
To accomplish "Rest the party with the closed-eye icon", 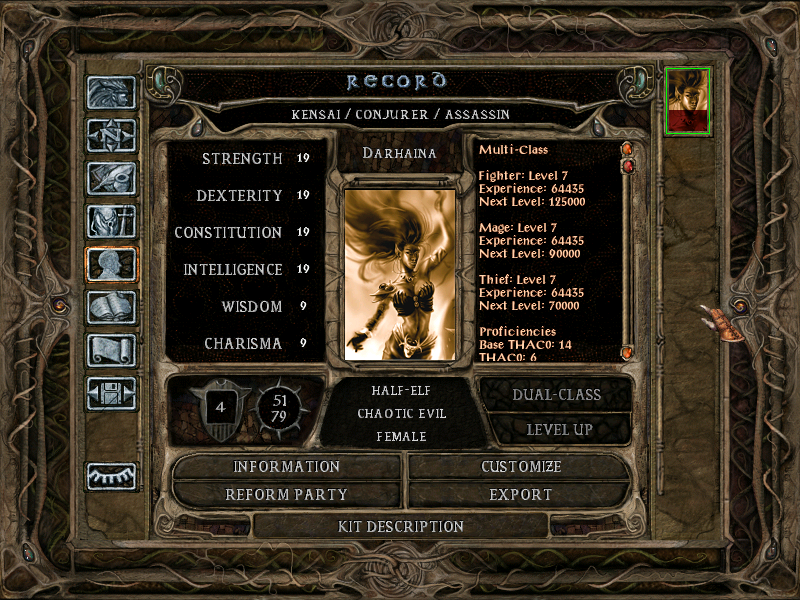I will pos(111,476).
